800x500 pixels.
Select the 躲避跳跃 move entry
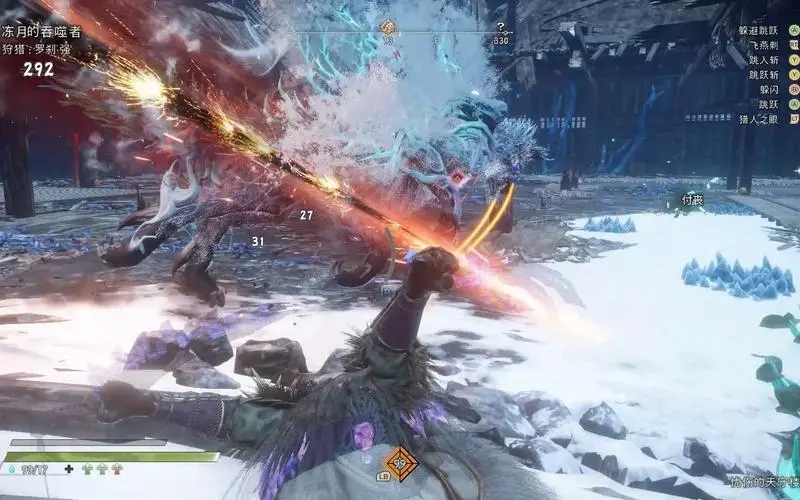pyautogui.click(x=757, y=31)
